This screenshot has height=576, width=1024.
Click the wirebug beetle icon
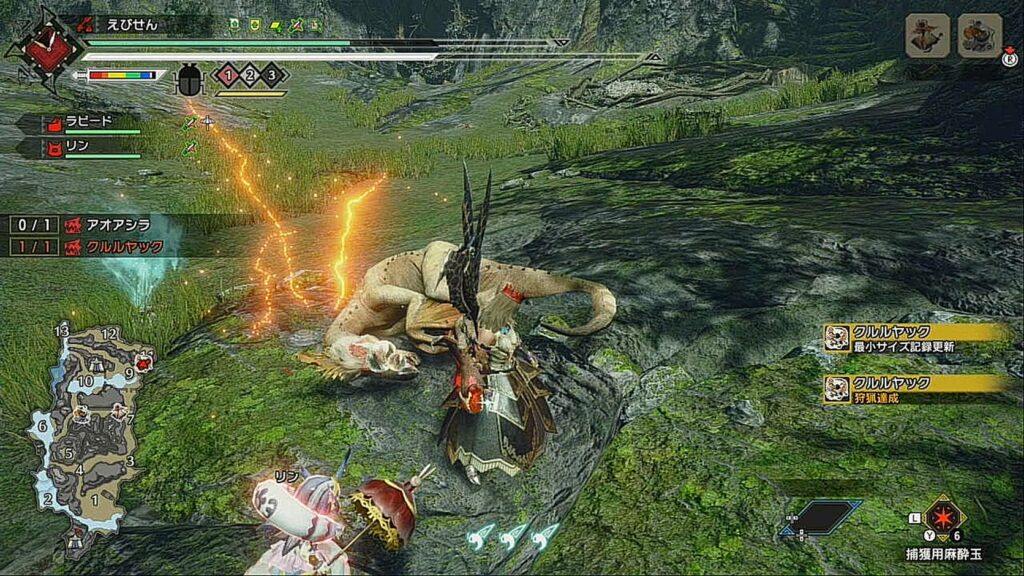coord(189,80)
